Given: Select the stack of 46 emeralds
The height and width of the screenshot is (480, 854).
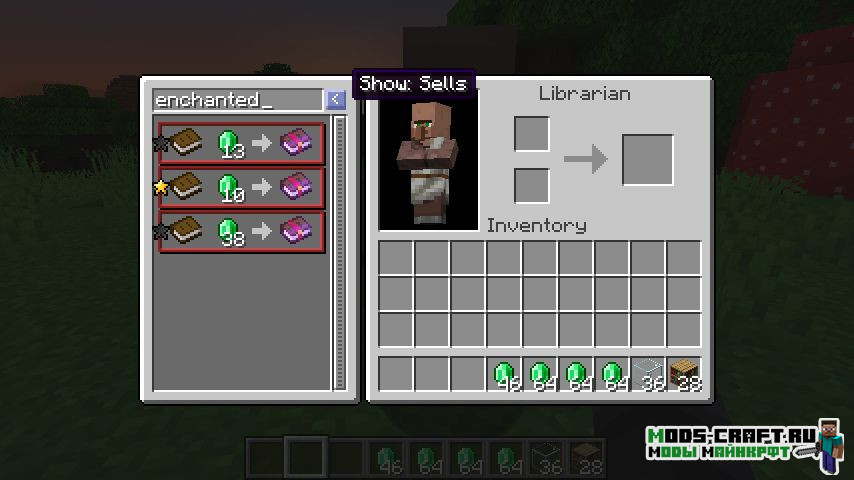Looking at the screenshot, I should coord(504,374).
